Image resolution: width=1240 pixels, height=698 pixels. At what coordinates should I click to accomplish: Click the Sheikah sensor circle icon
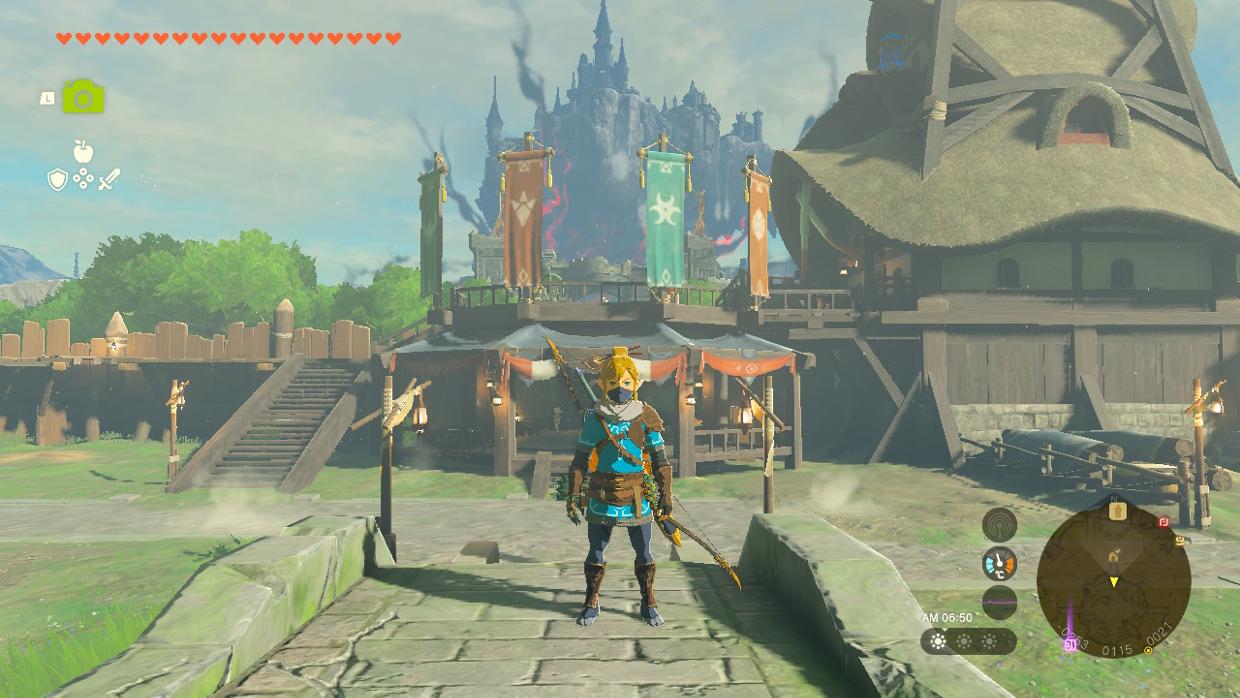pyautogui.click(x=999, y=524)
